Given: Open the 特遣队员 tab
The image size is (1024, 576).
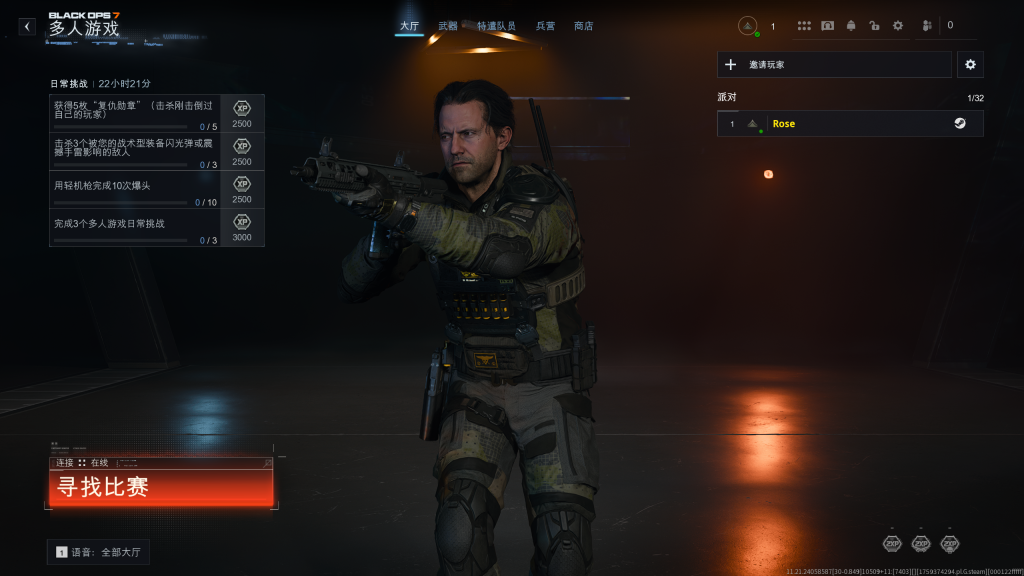Looking at the screenshot, I should (496, 26).
